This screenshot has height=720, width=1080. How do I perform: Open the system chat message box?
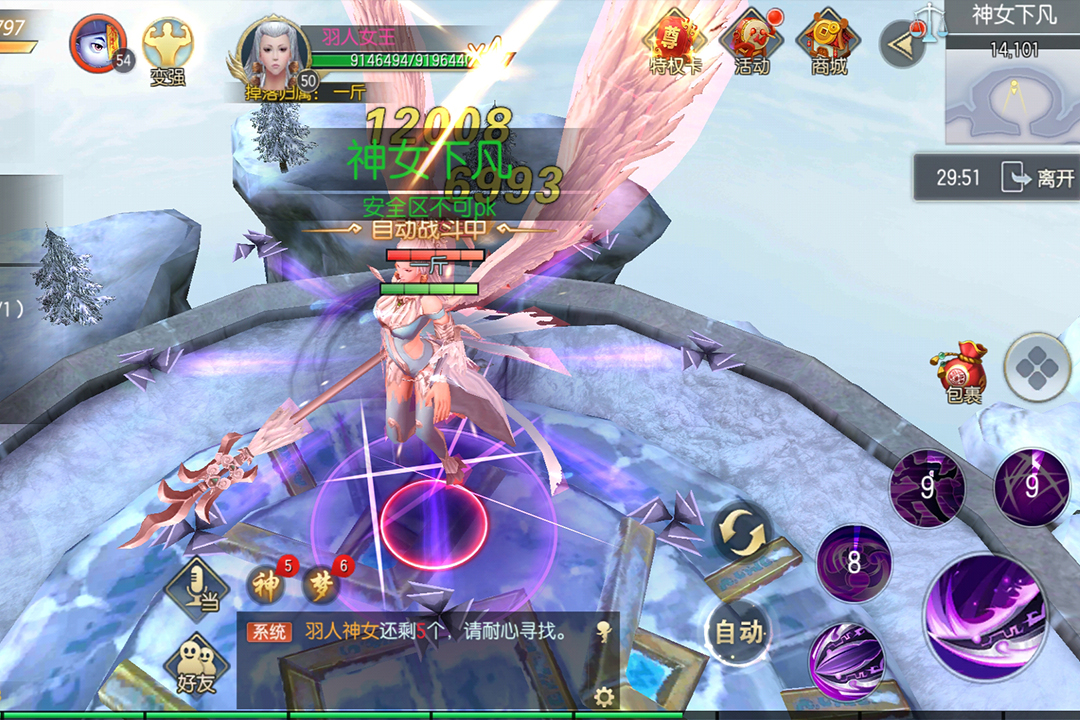(420, 632)
